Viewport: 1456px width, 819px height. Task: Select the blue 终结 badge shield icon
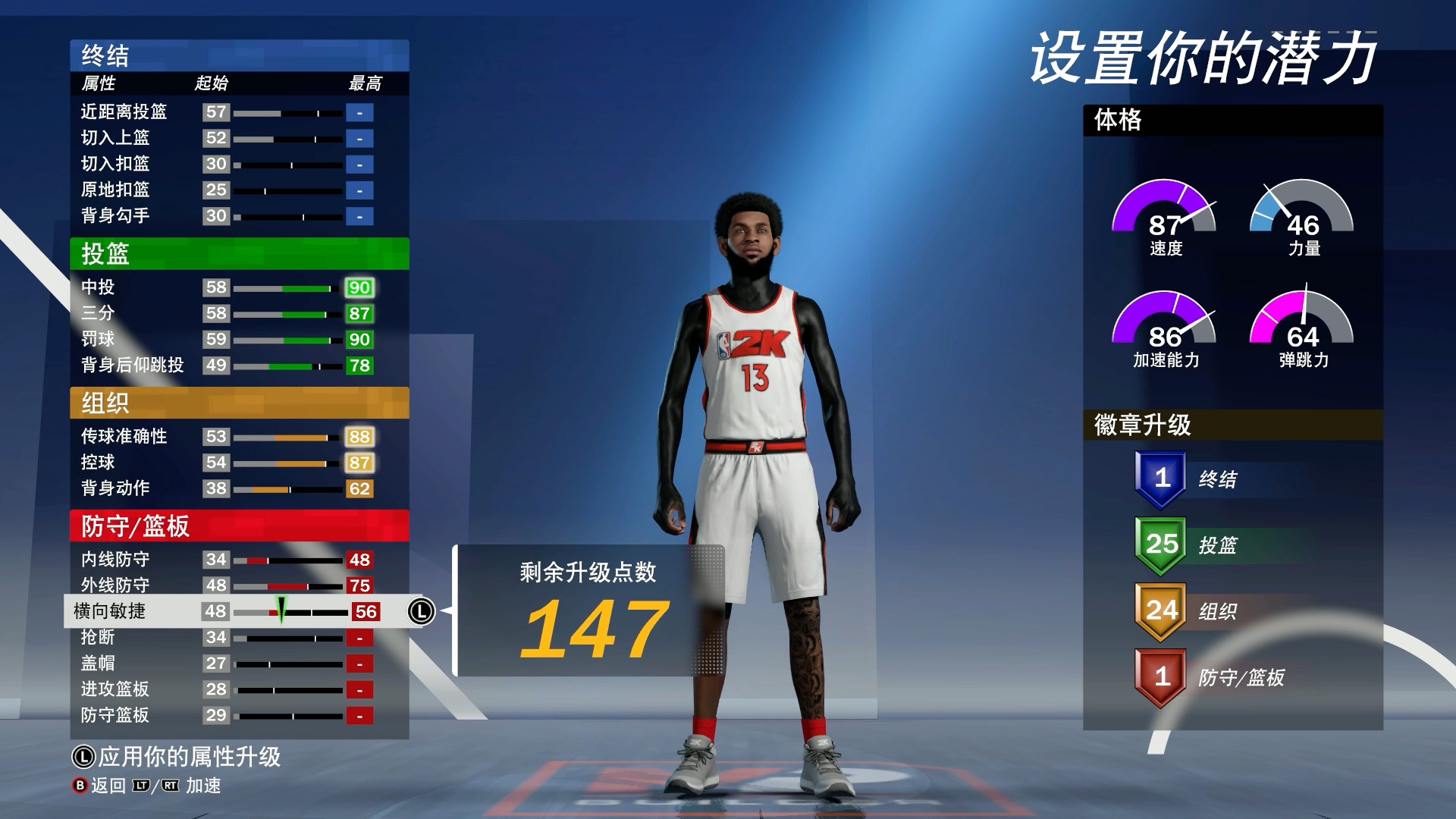coord(1159,477)
